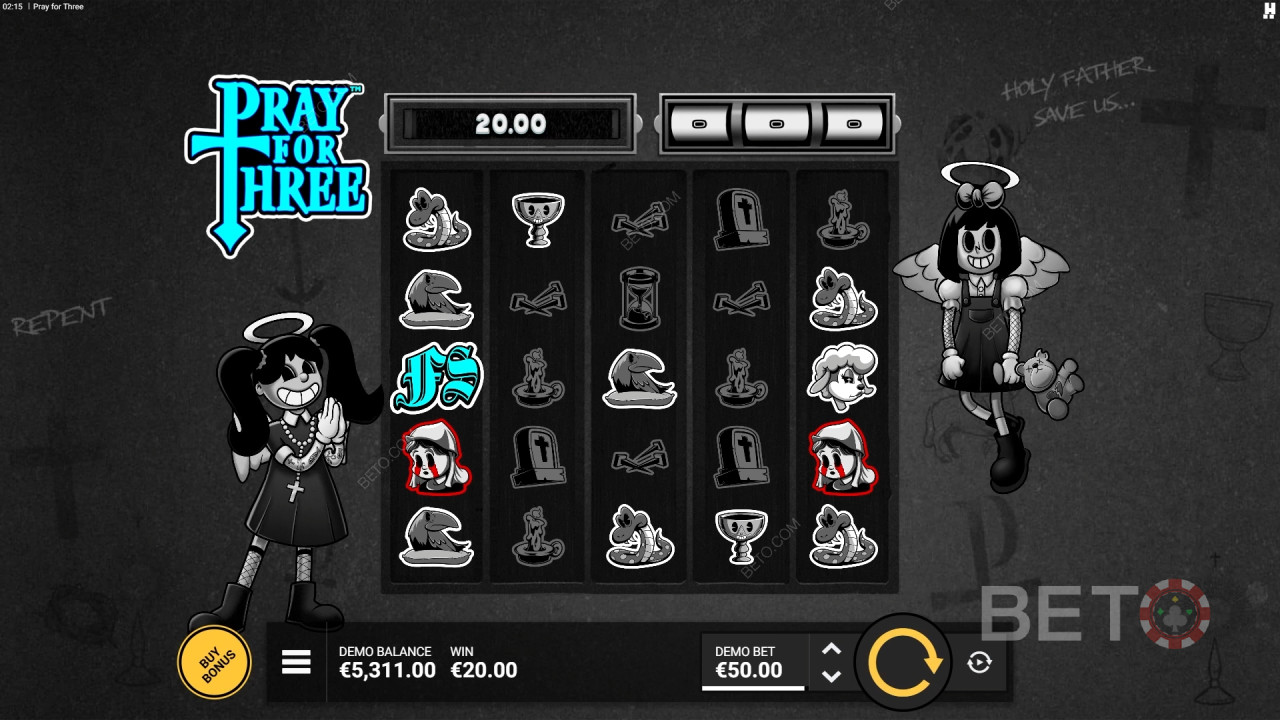Open the autoplay settings
The height and width of the screenshot is (720, 1280).
click(979, 662)
